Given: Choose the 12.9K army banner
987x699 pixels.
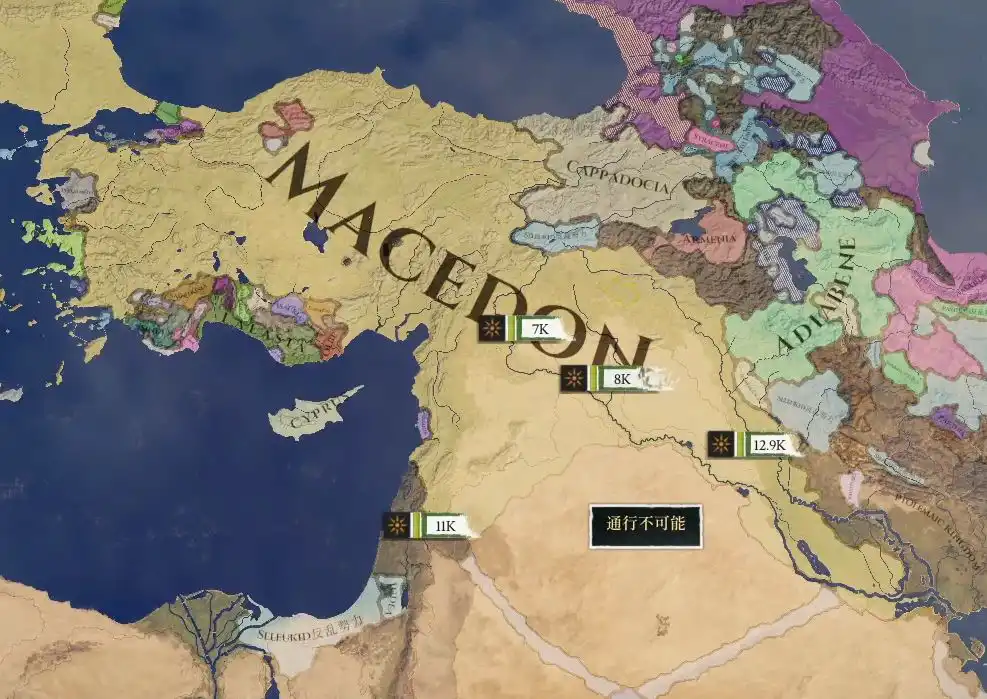Looking at the screenshot, I should point(756,445).
